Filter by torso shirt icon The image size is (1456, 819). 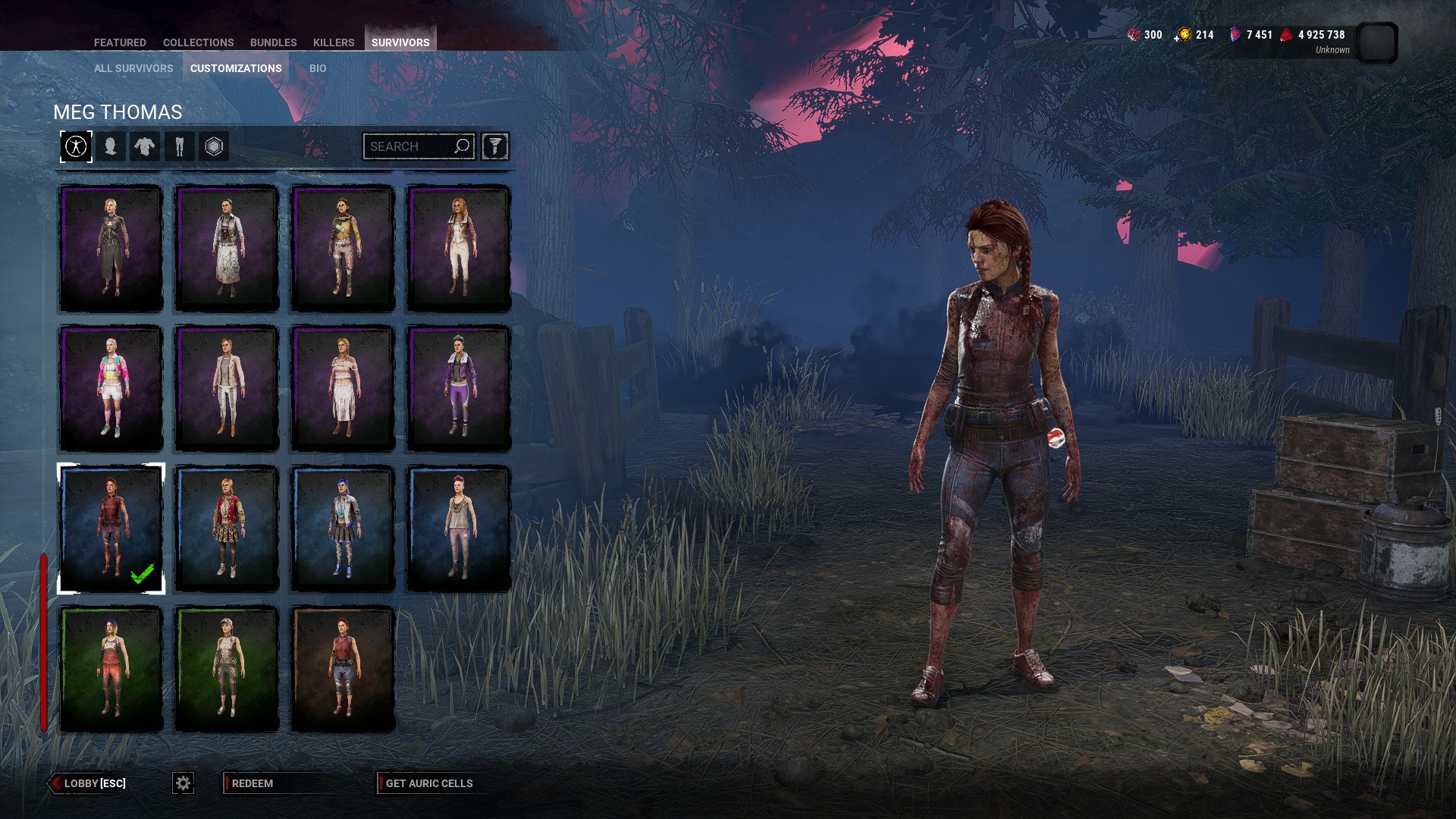pos(145,146)
